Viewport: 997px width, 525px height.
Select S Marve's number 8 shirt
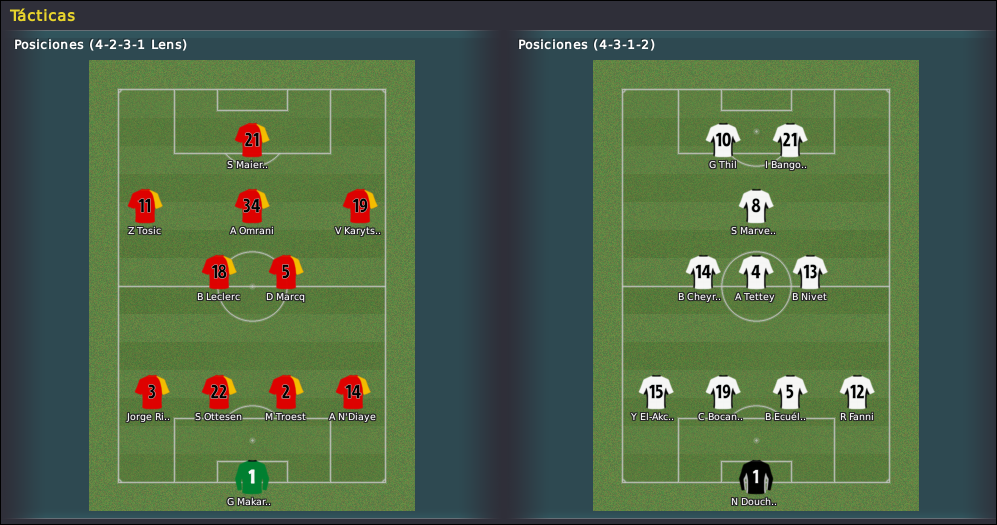(756, 206)
